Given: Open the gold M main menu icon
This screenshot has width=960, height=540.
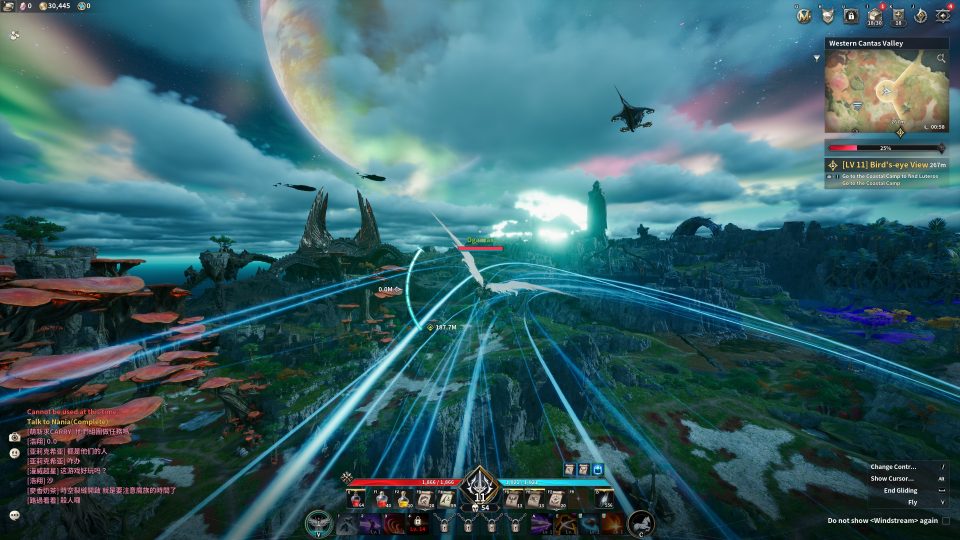Looking at the screenshot, I should point(804,15).
